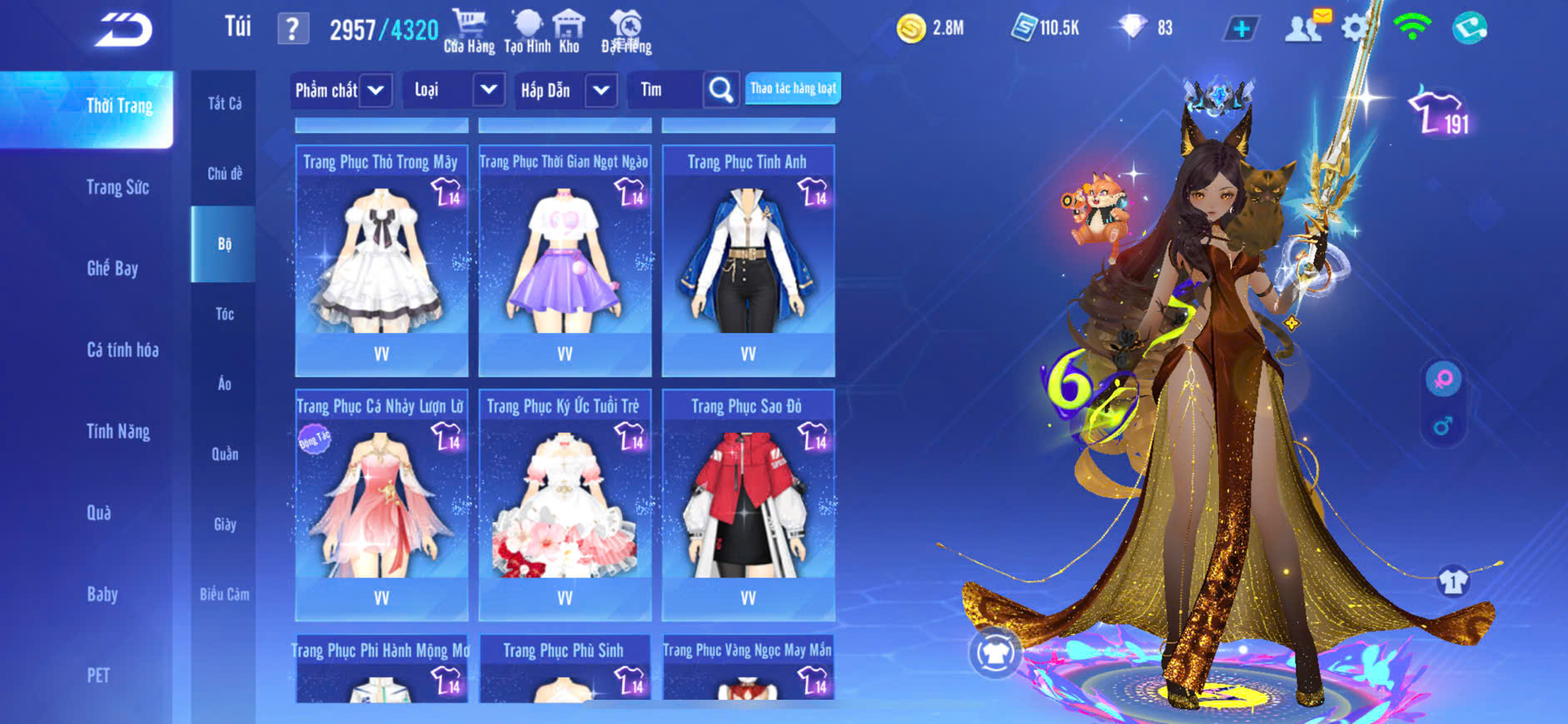Click the blue plus add-currency button
1568x724 pixels.
coord(1241,29)
